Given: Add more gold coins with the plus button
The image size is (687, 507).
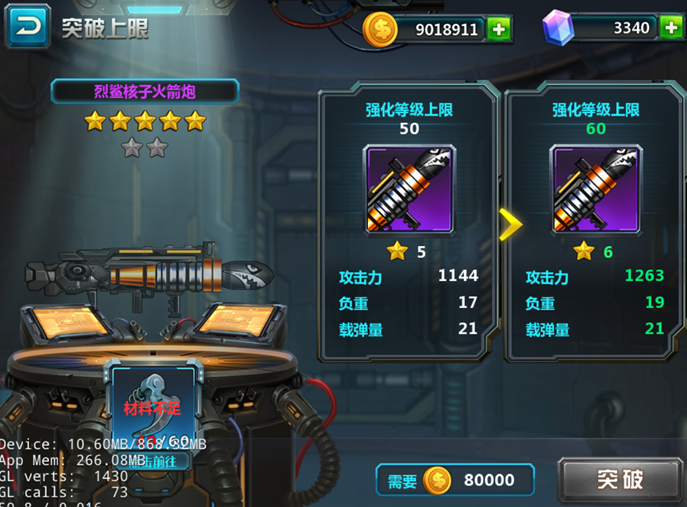Looking at the screenshot, I should point(500,28).
